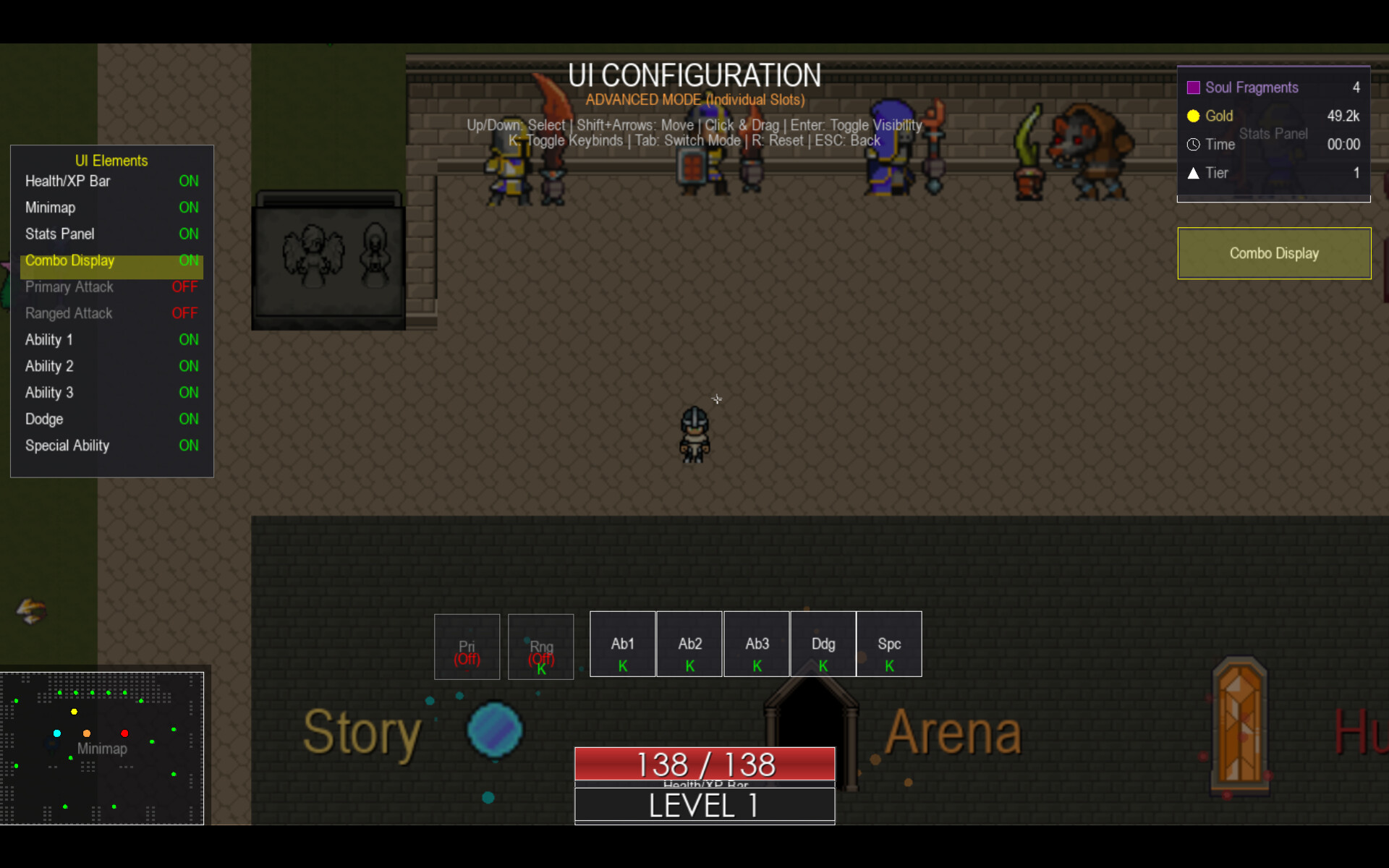
Task: Click the yellow Gold coin icon
Action: 1194,116
